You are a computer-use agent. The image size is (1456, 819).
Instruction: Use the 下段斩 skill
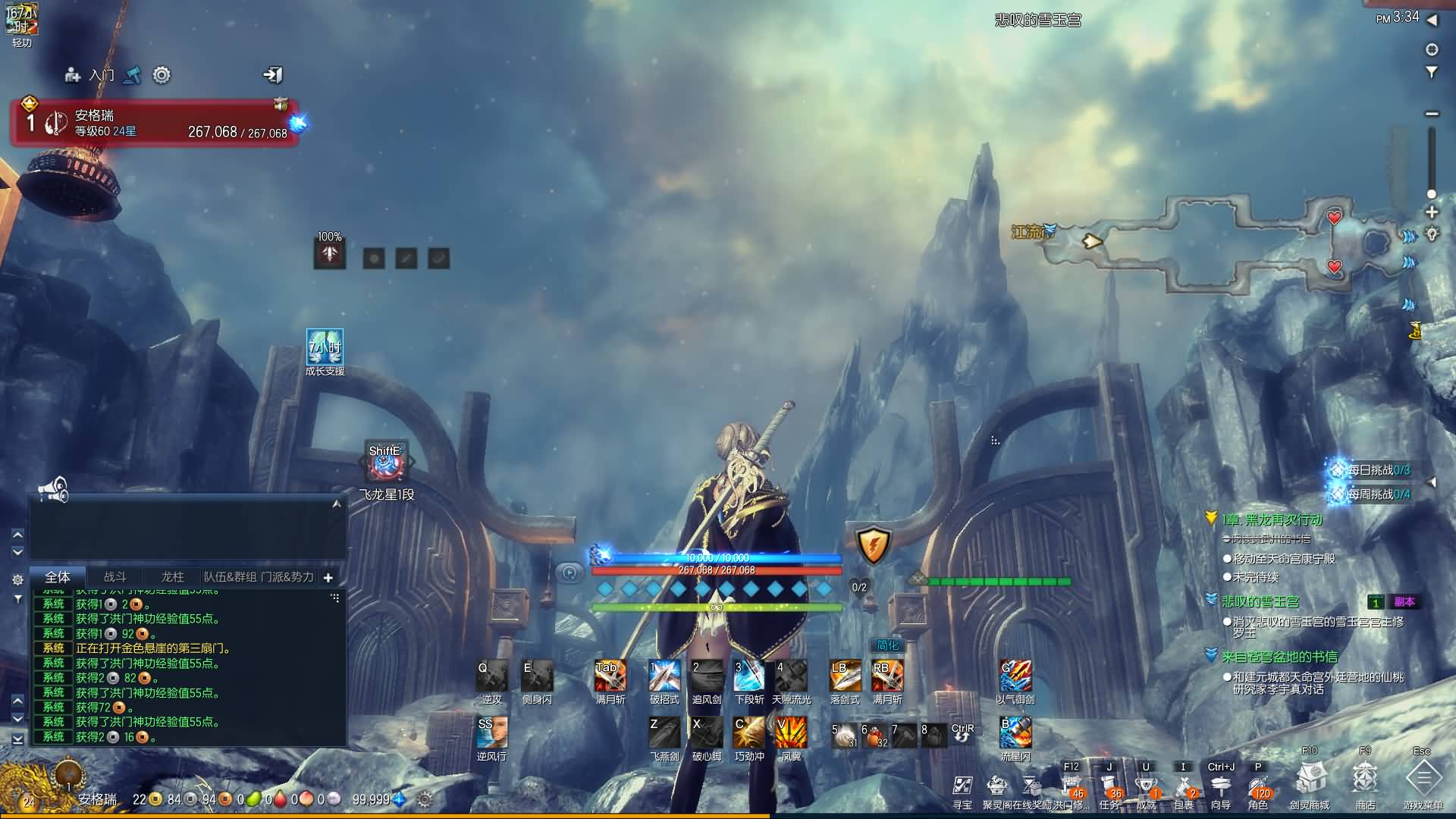pyautogui.click(x=749, y=676)
